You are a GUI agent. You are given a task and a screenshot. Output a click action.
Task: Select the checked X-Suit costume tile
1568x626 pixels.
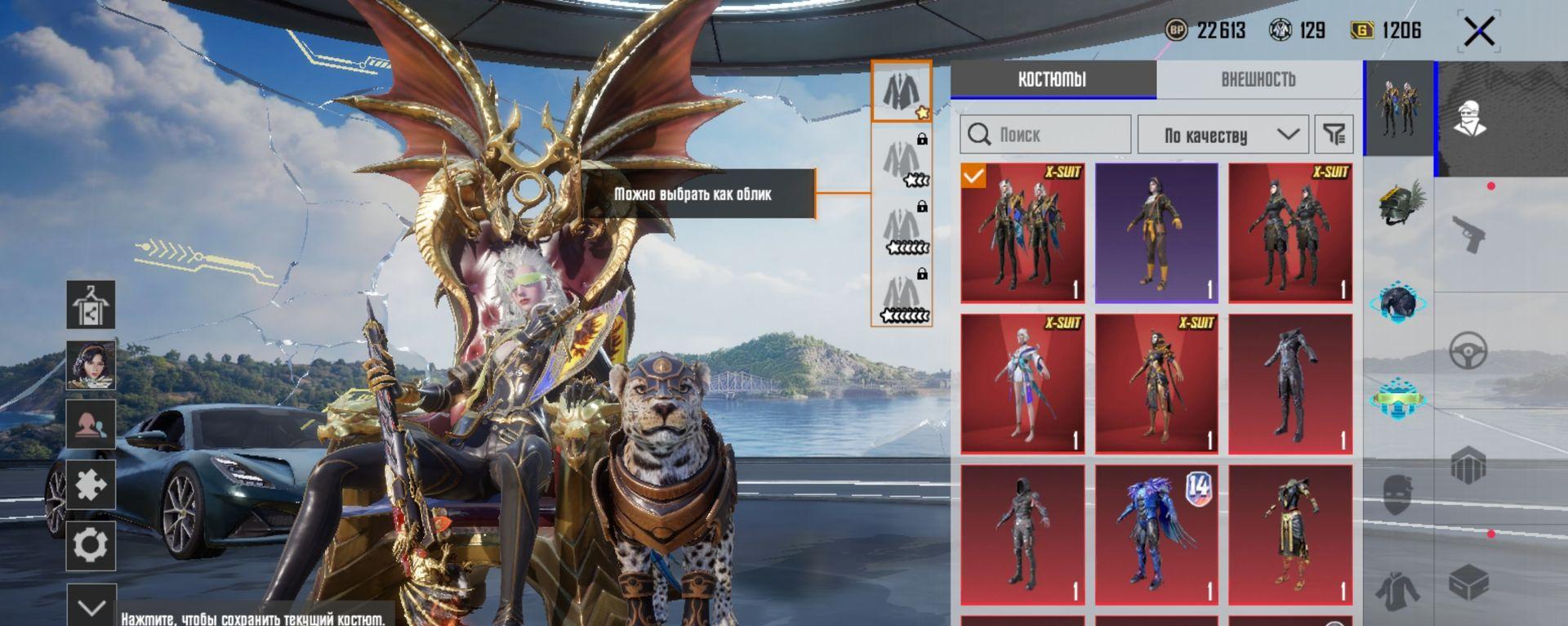click(x=1022, y=233)
